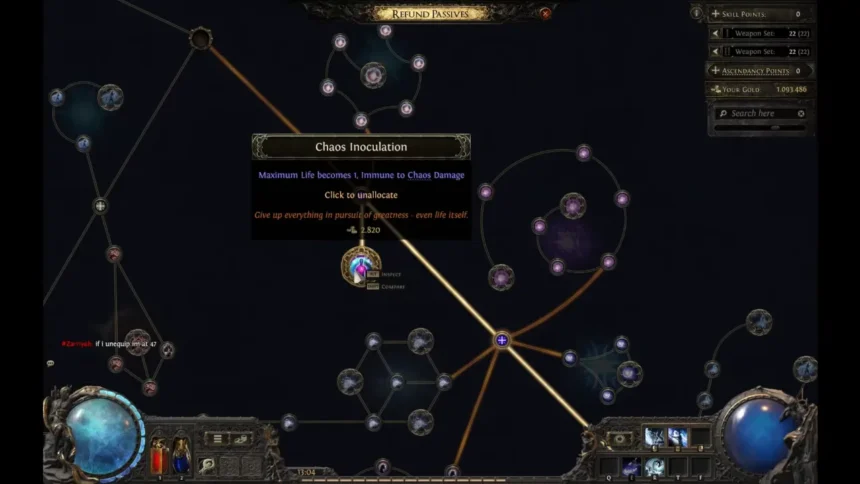
Task: Select the second Weapon Set row
Action: [761, 51]
